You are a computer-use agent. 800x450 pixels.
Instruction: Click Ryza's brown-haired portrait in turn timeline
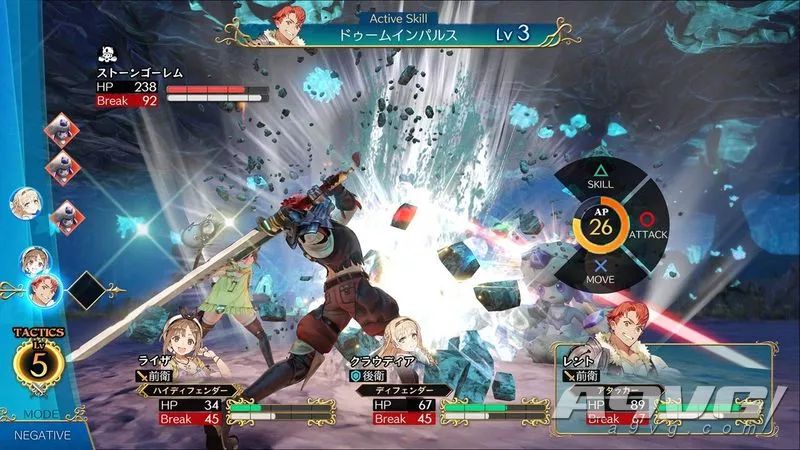click(x=34, y=260)
